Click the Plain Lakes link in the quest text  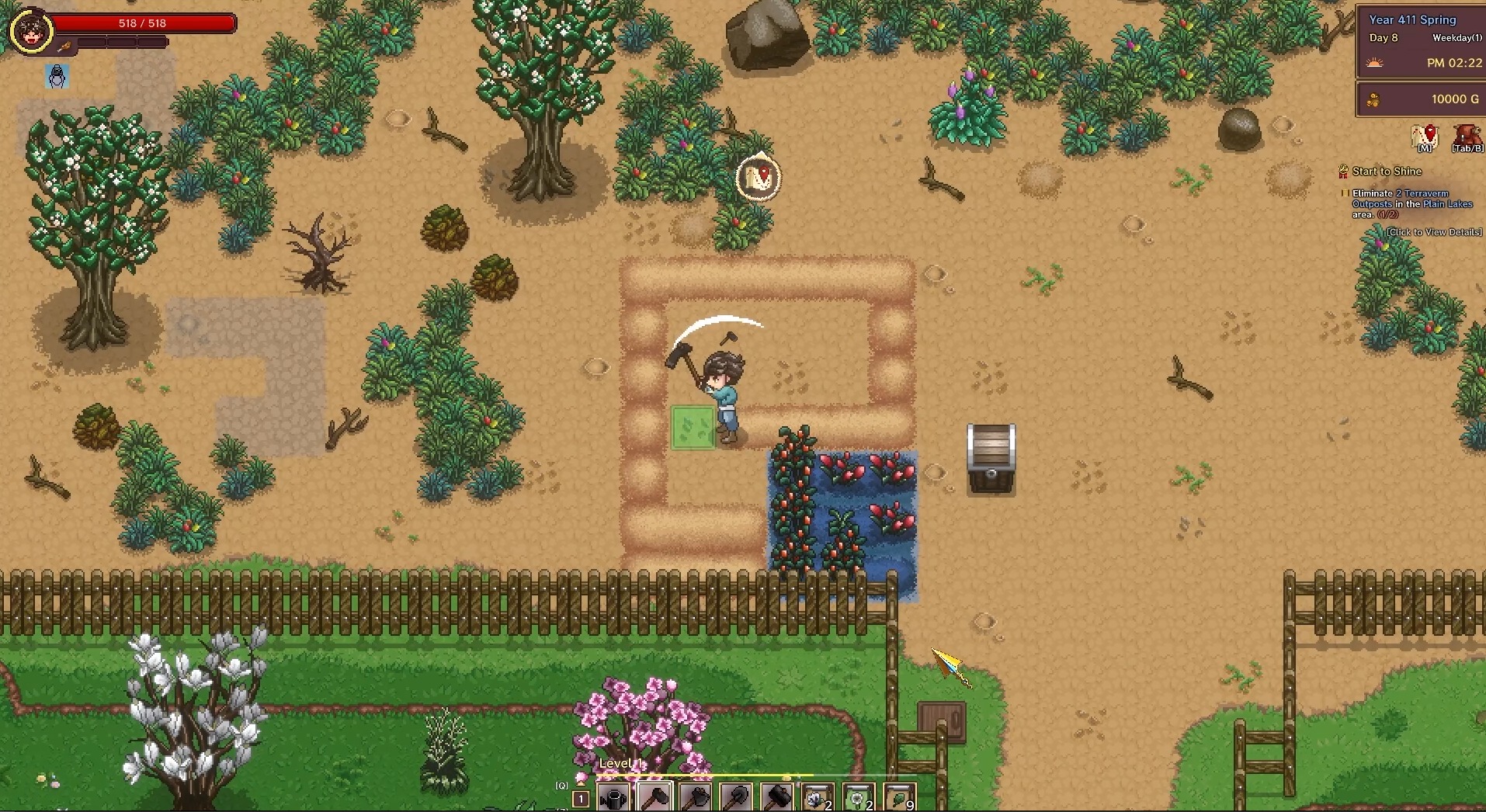[x=1449, y=204]
